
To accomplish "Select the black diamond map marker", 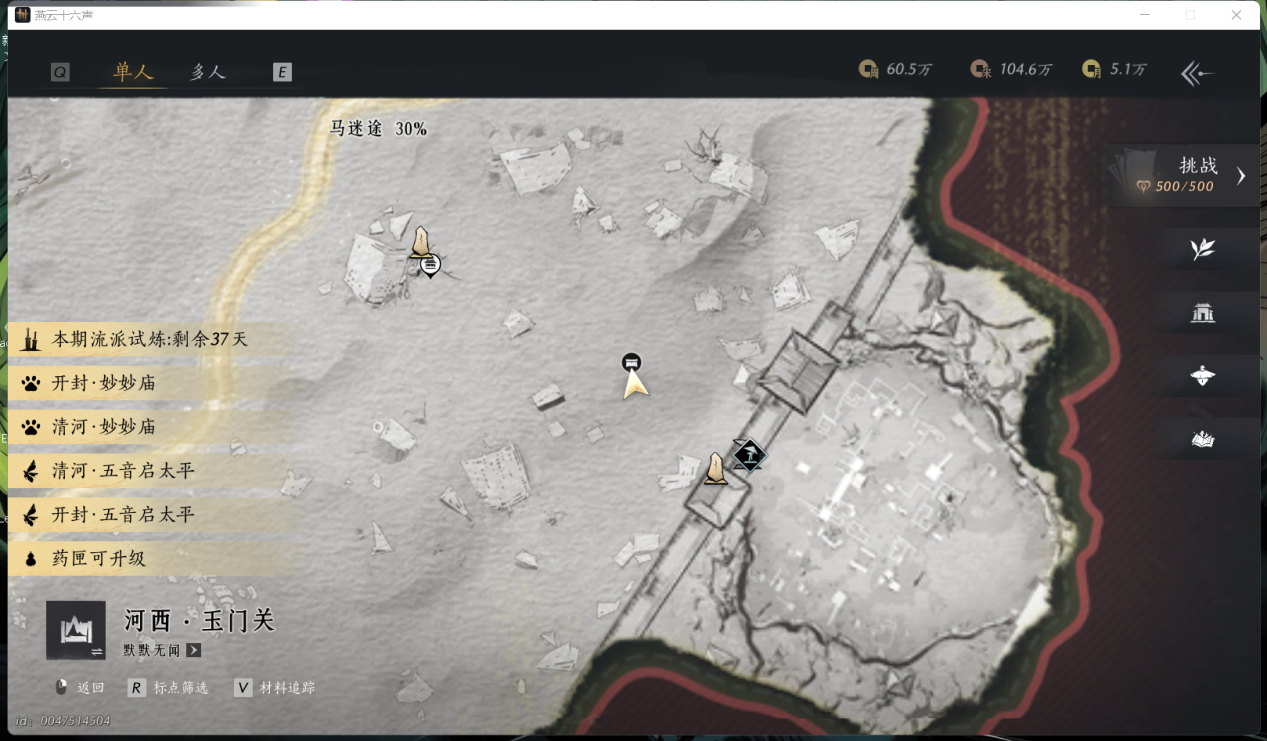I will [748, 456].
